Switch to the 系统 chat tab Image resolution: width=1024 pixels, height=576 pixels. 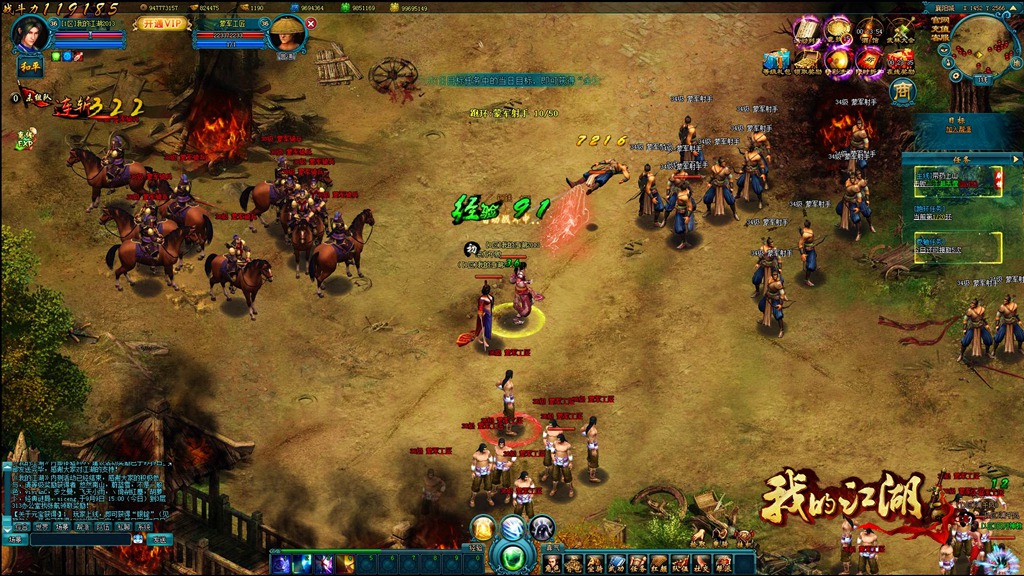[x=144, y=526]
